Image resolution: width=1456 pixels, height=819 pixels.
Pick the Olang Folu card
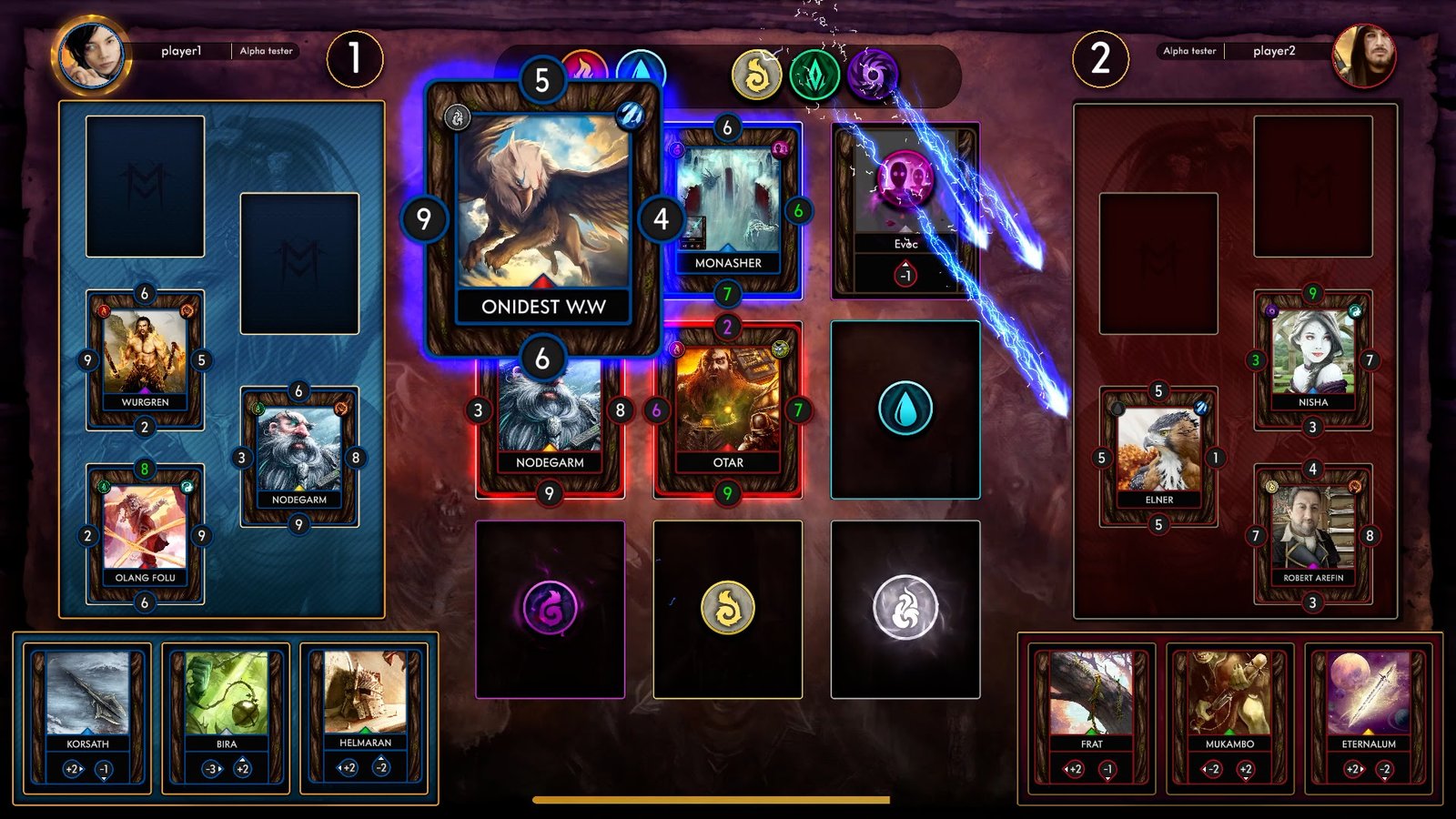(145, 535)
